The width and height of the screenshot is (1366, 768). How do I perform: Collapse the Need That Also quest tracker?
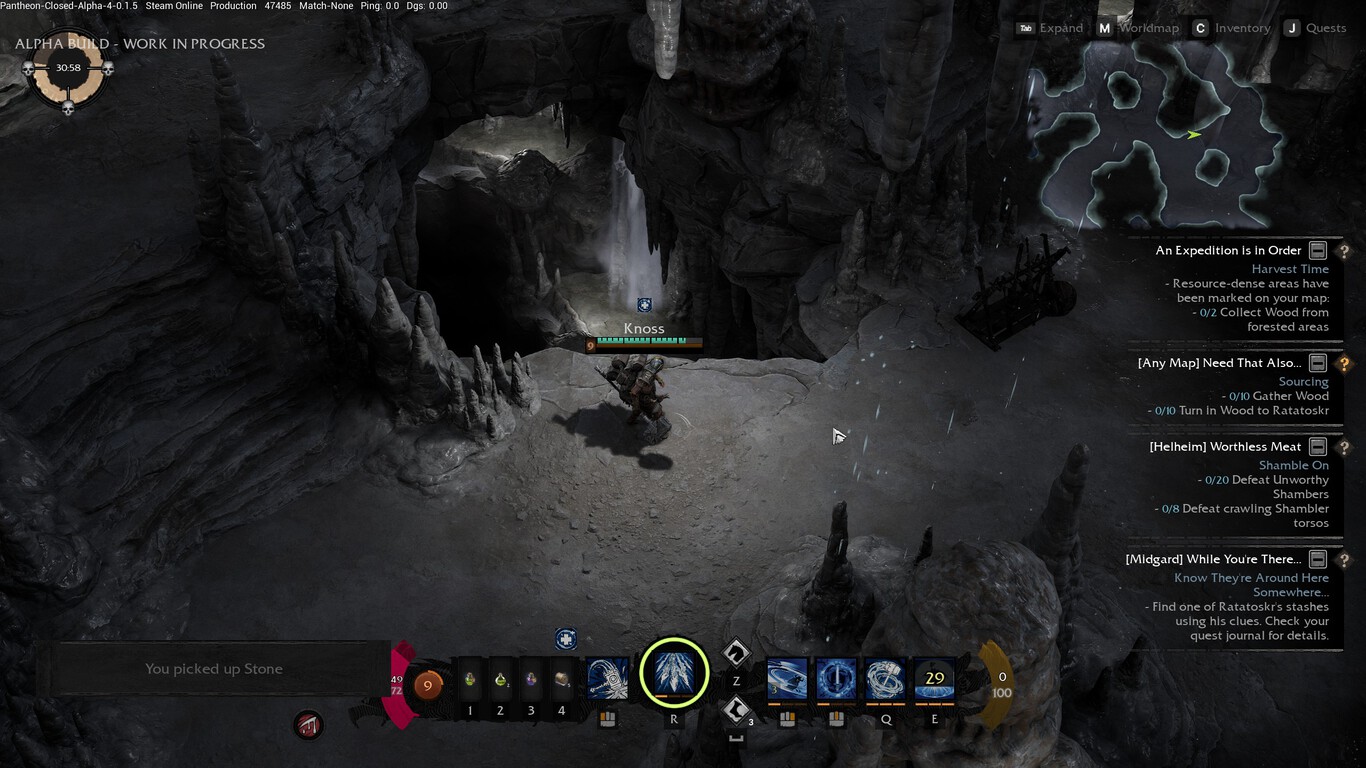click(x=1318, y=363)
